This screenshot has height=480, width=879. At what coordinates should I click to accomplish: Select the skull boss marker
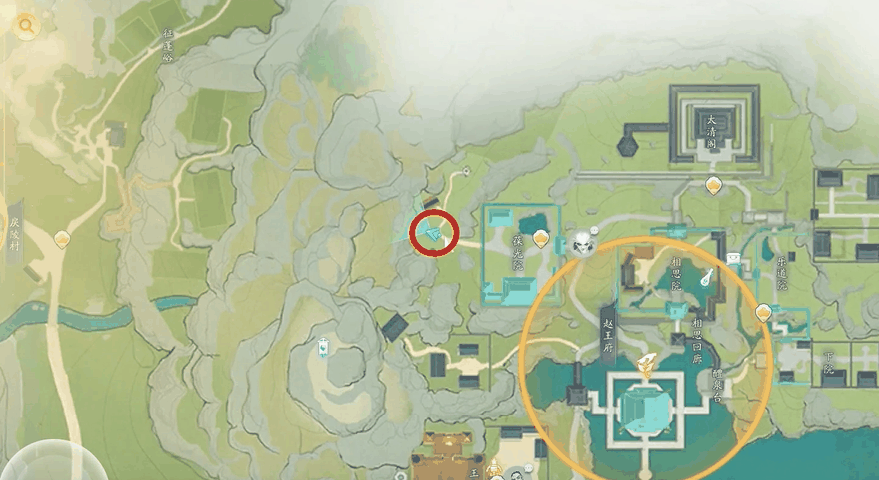[x=584, y=241]
